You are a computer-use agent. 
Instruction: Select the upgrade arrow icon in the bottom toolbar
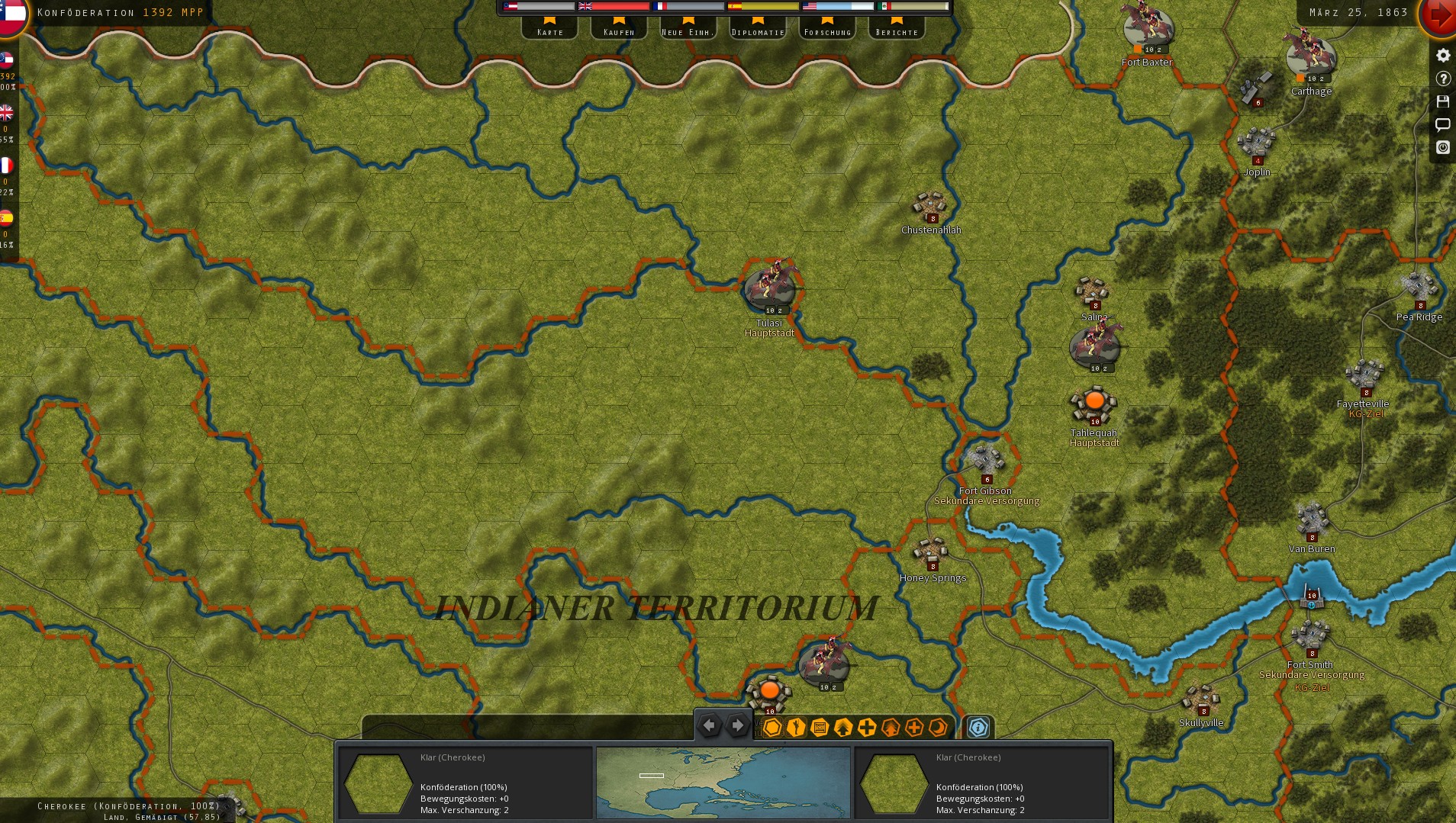click(x=842, y=728)
